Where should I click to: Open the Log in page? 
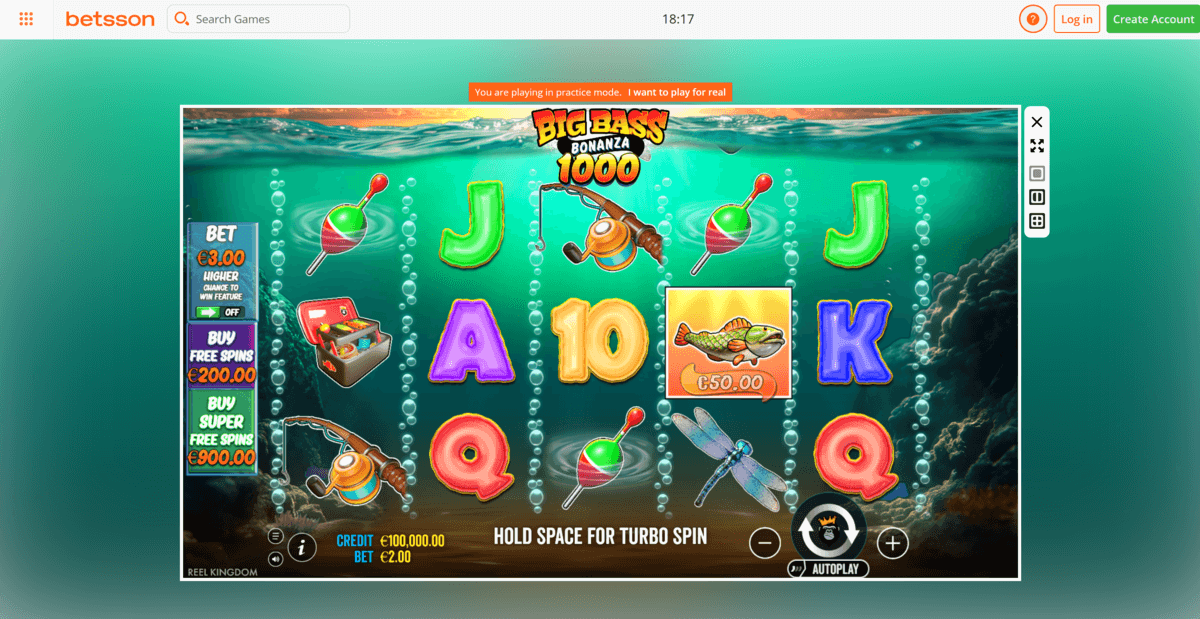point(1076,19)
